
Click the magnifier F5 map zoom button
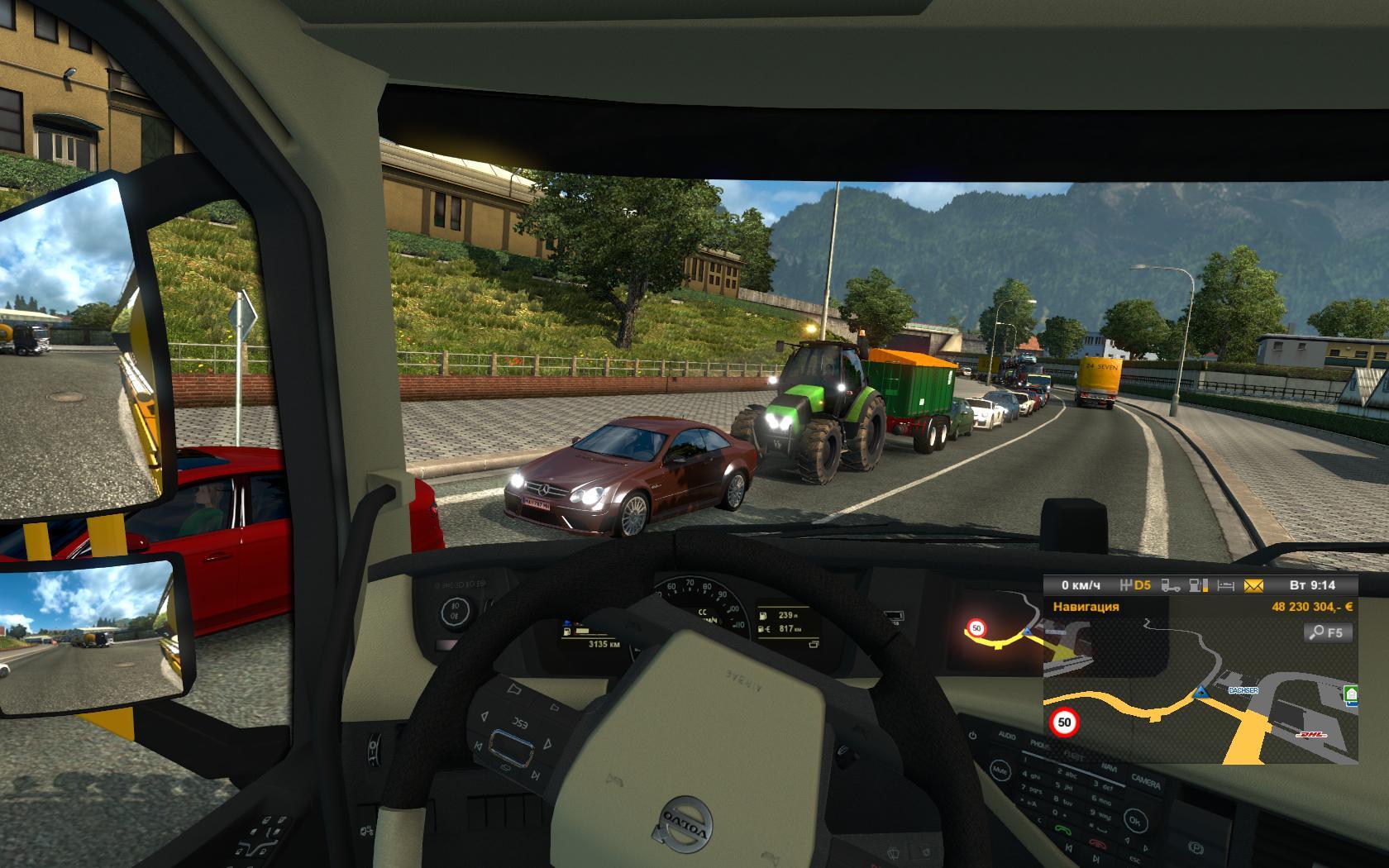click(1328, 632)
